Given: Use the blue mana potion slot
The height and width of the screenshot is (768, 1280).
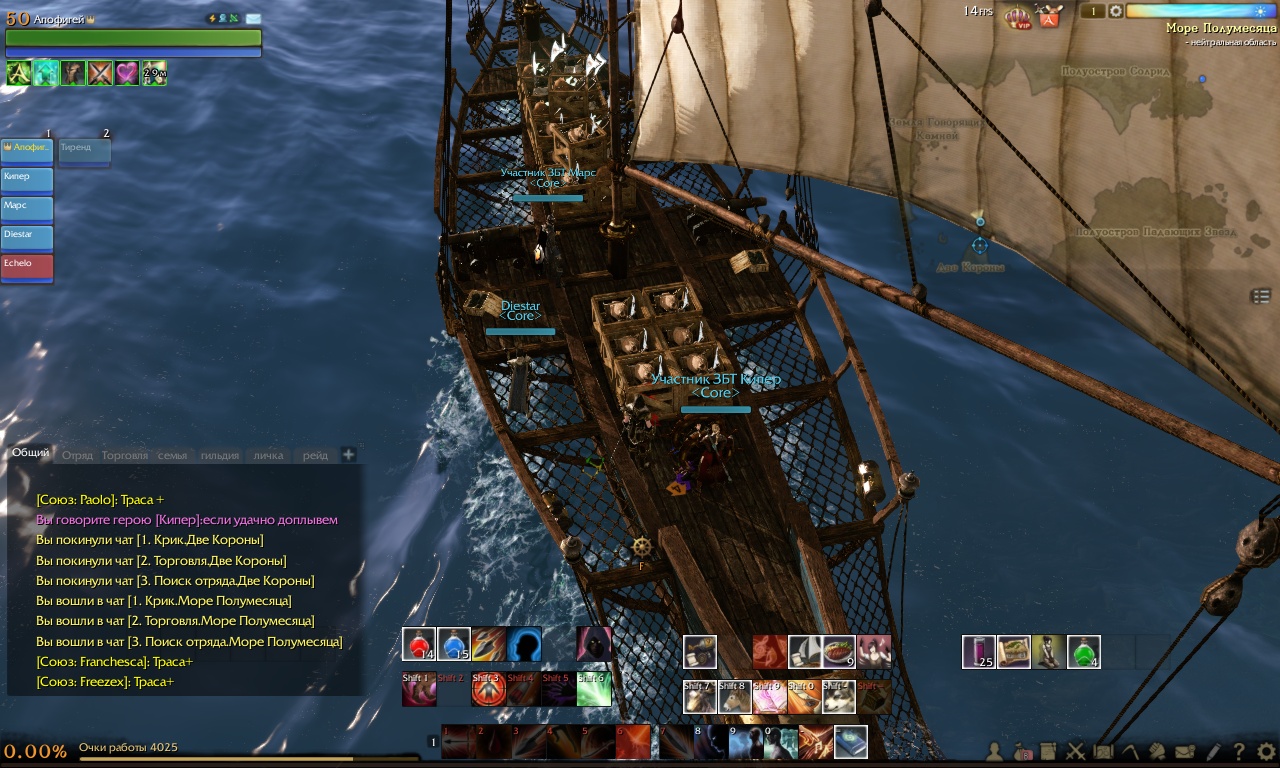Looking at the screenshot, I should (454, 645).
